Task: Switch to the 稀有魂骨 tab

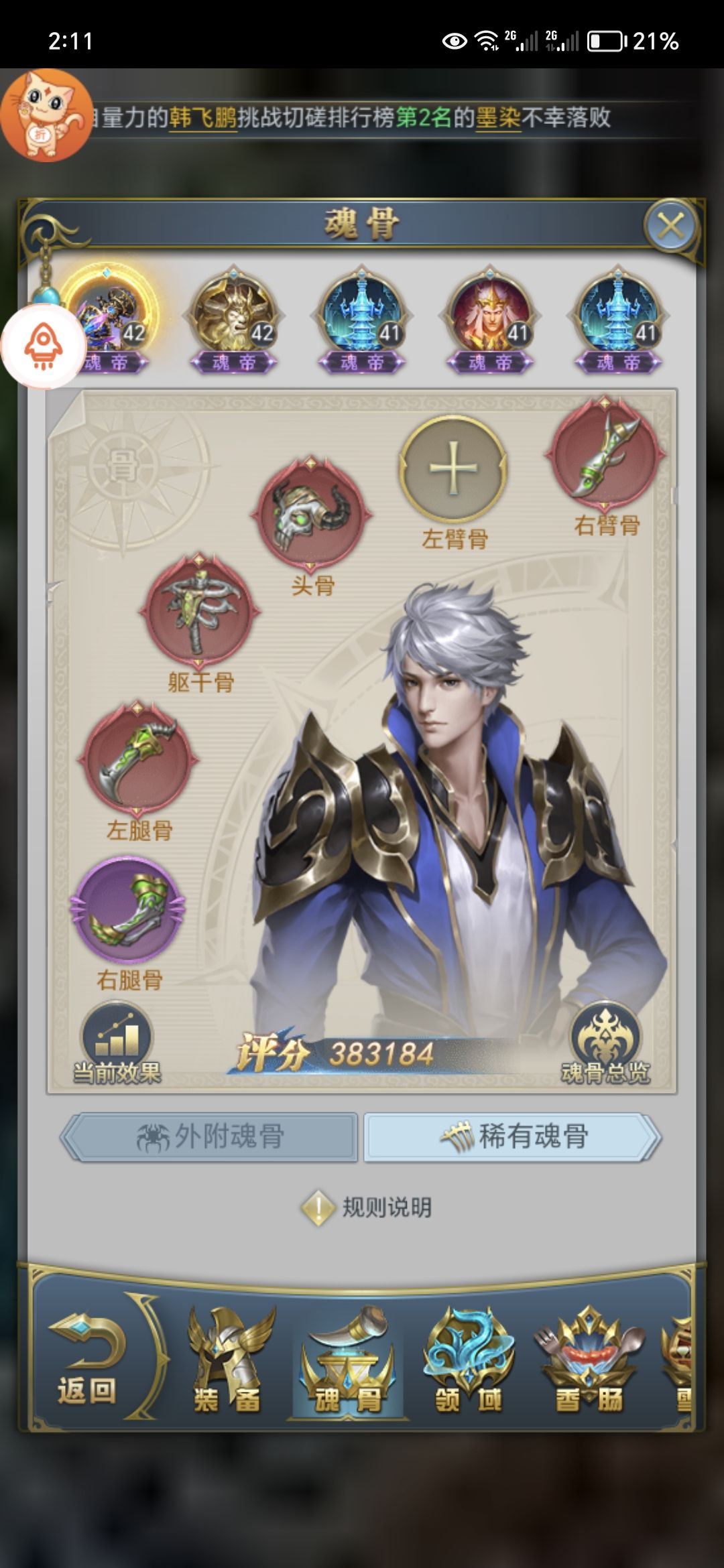Action: (x=513, y=1136)
